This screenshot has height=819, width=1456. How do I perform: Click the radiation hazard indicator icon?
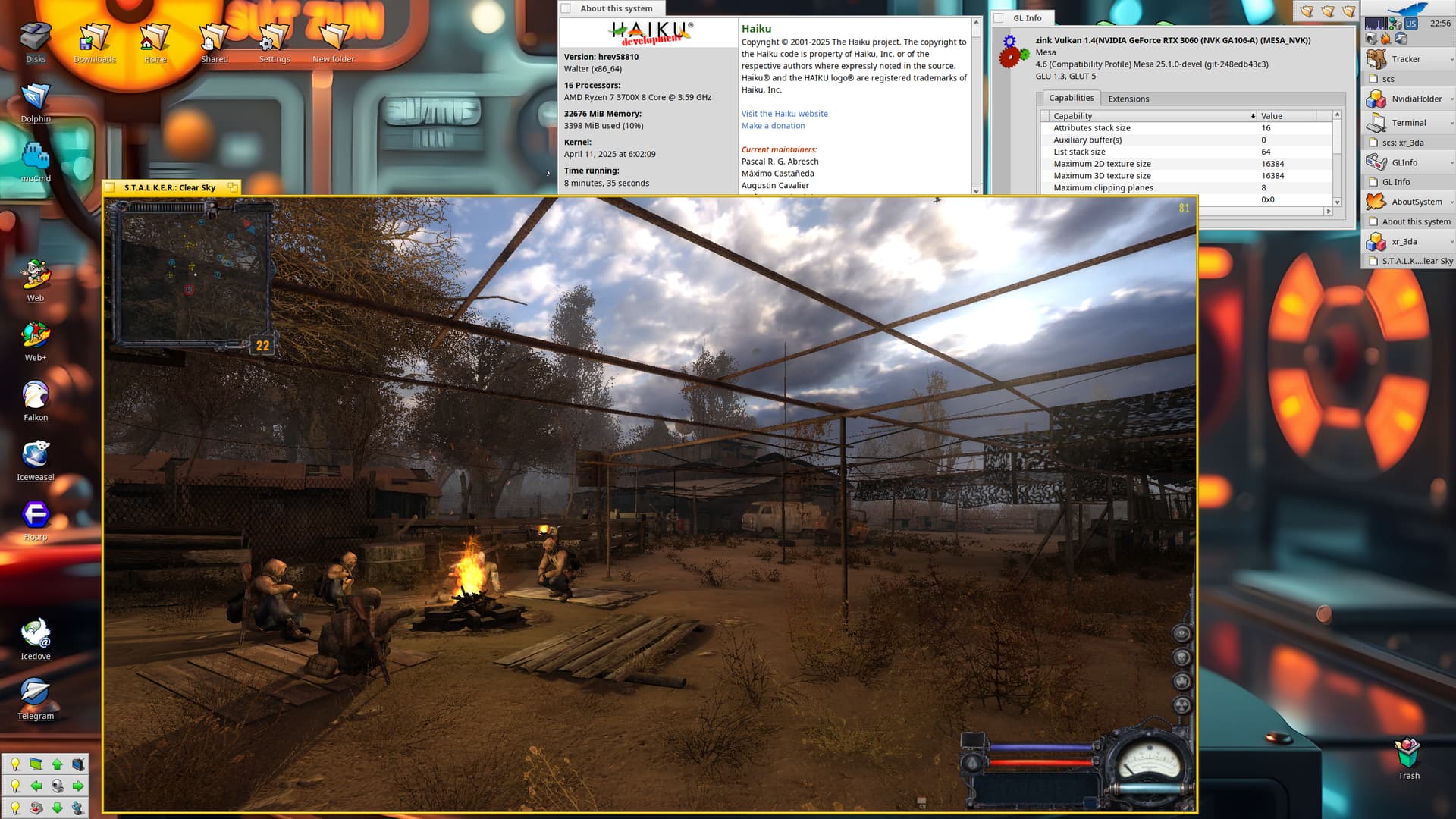point(1181,706)
